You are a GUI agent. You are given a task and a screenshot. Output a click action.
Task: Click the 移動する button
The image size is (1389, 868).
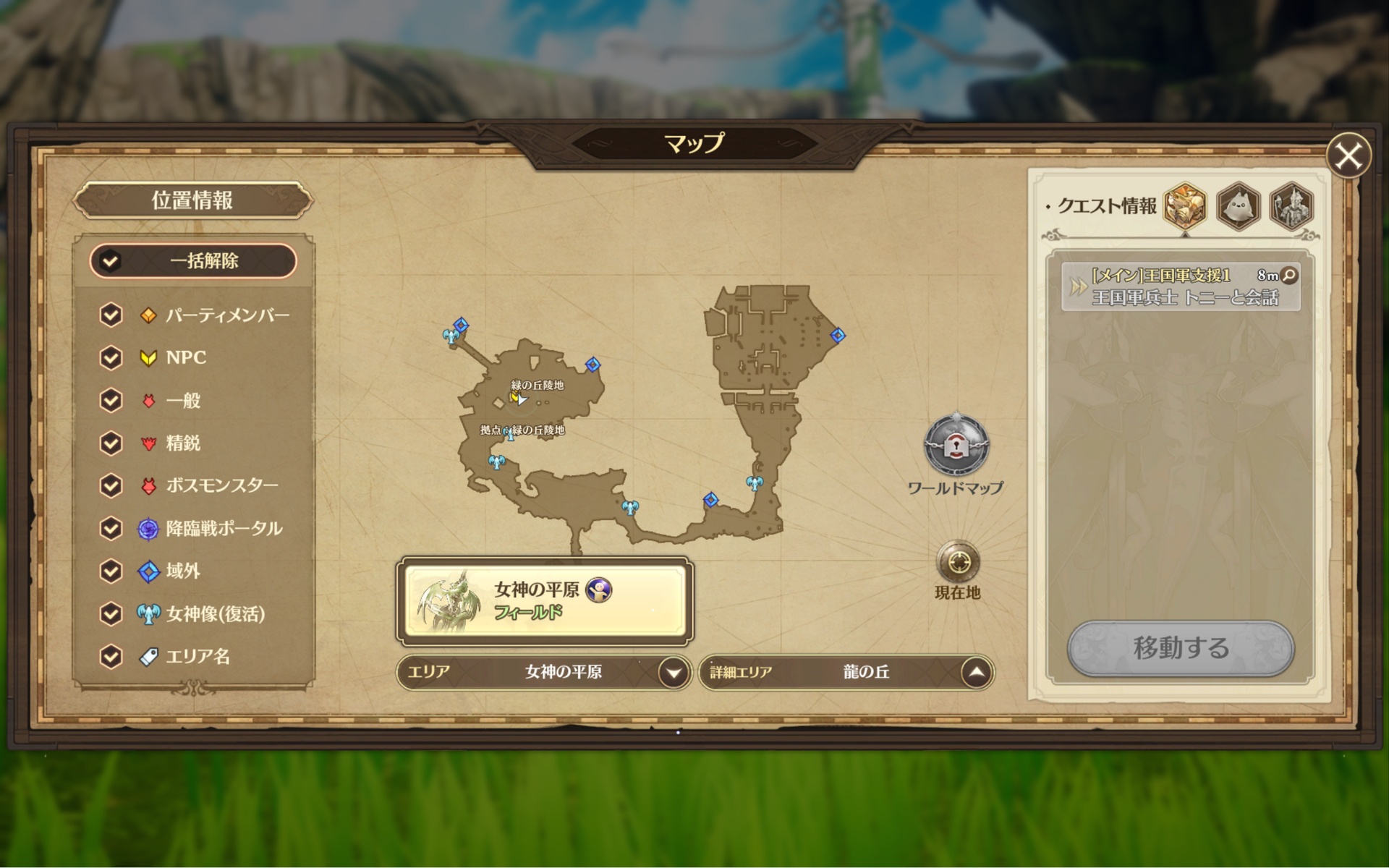click(x=1180, y=647)
